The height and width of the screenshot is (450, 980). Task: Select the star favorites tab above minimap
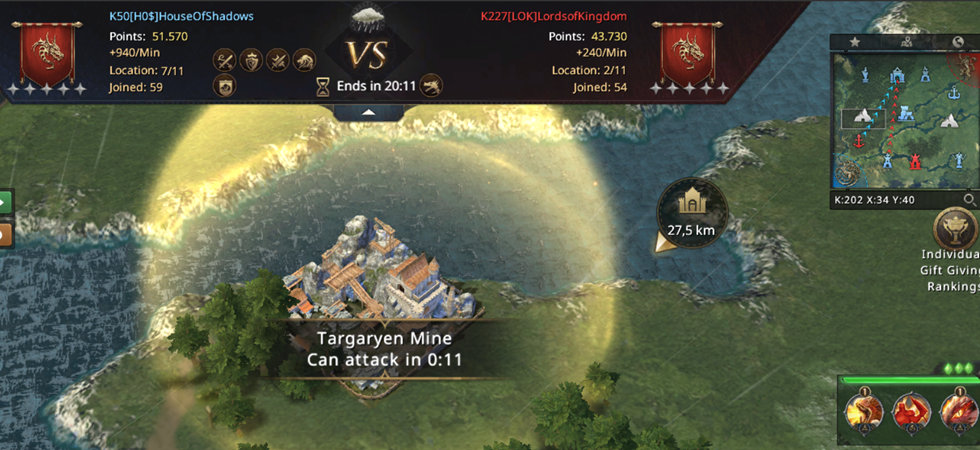854,42
